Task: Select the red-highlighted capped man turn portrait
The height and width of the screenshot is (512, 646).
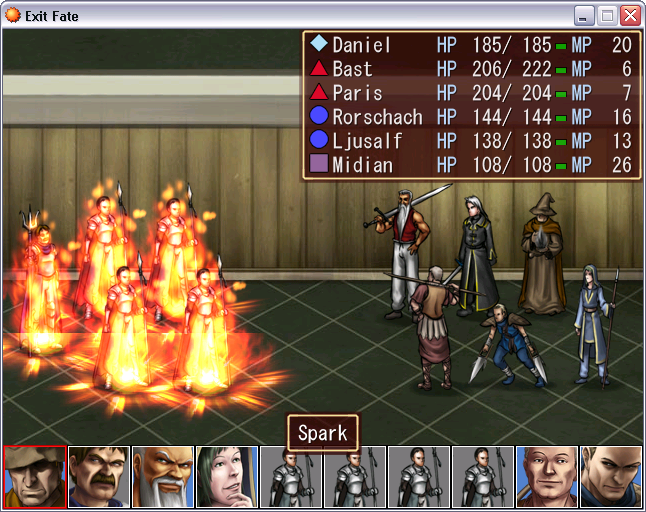Action: click(x=35, y=478)
